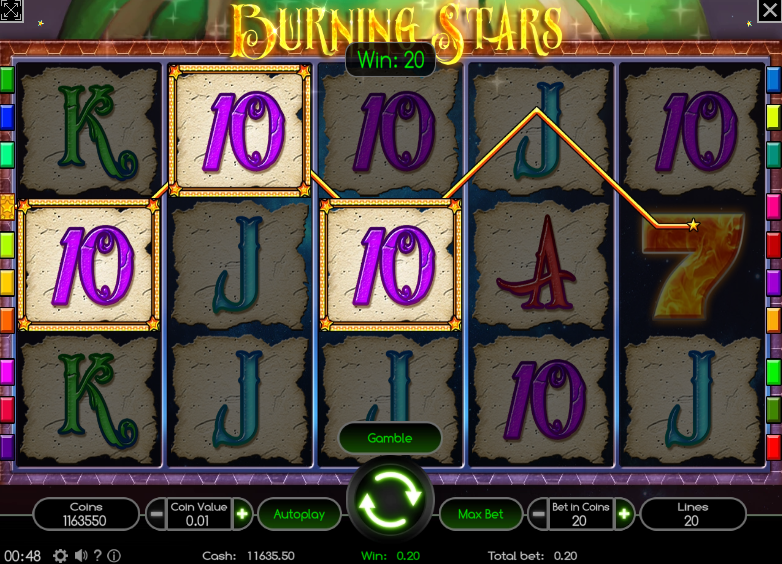Open the Gamble feature
Viewport: 782px width, 564px height.
pos(390,438)
